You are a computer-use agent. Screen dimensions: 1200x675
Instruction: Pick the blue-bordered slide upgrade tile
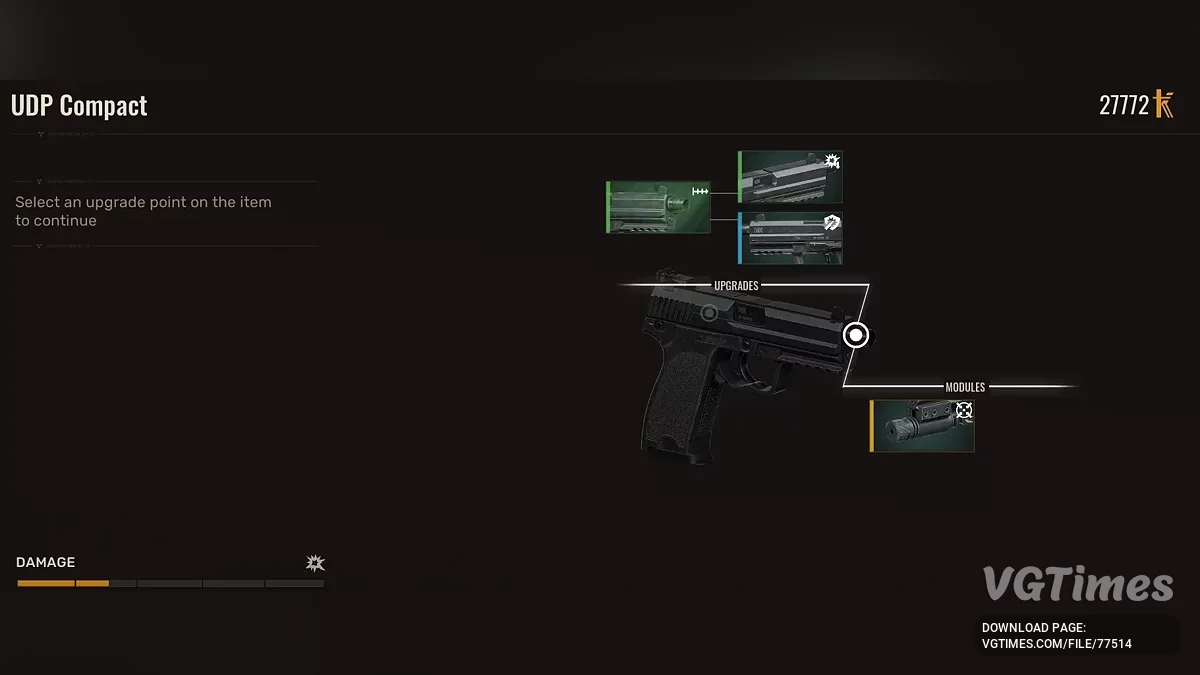[790, 238]
